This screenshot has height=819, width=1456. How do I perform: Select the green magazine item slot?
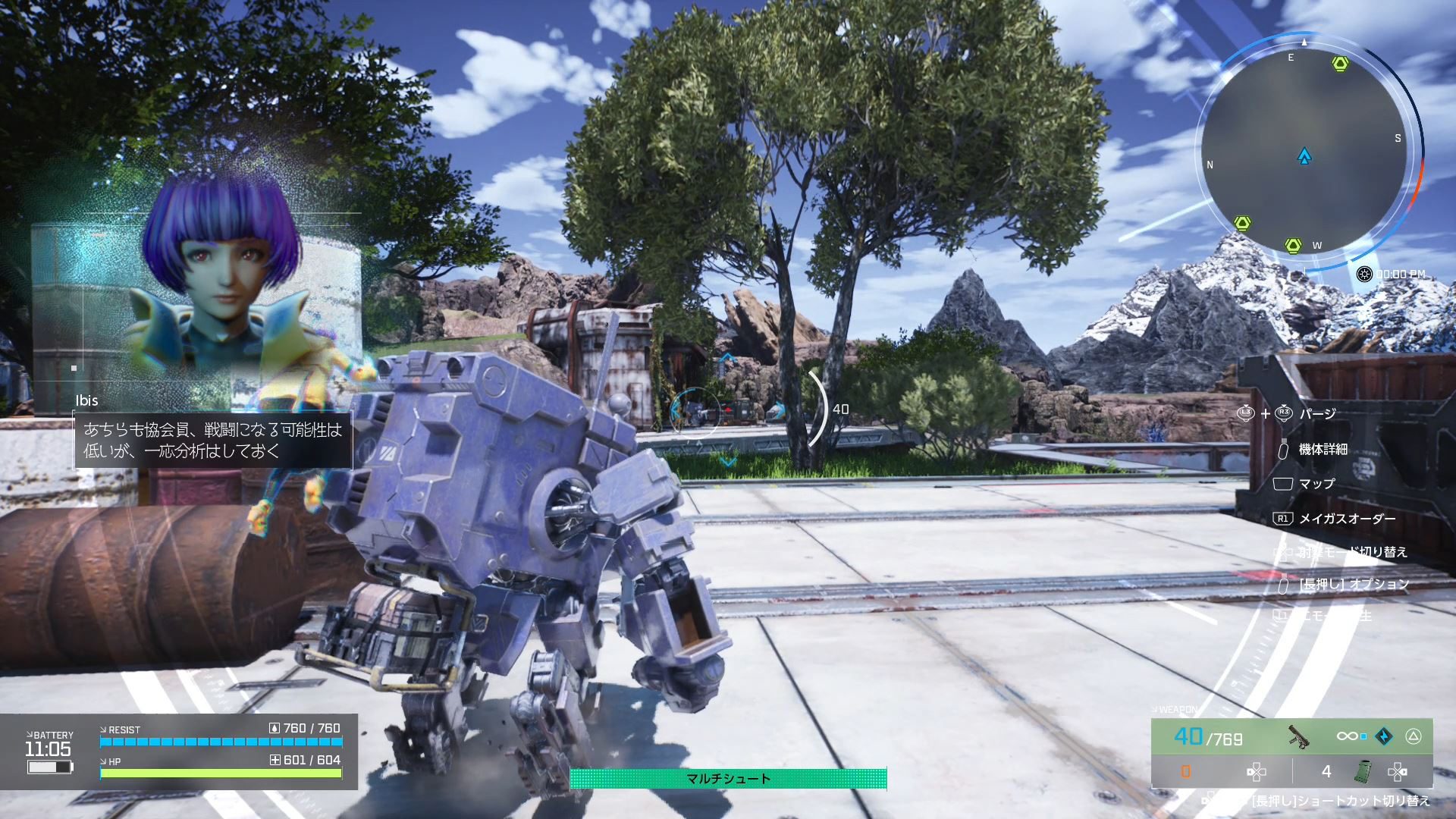[x=1363, y=772]
